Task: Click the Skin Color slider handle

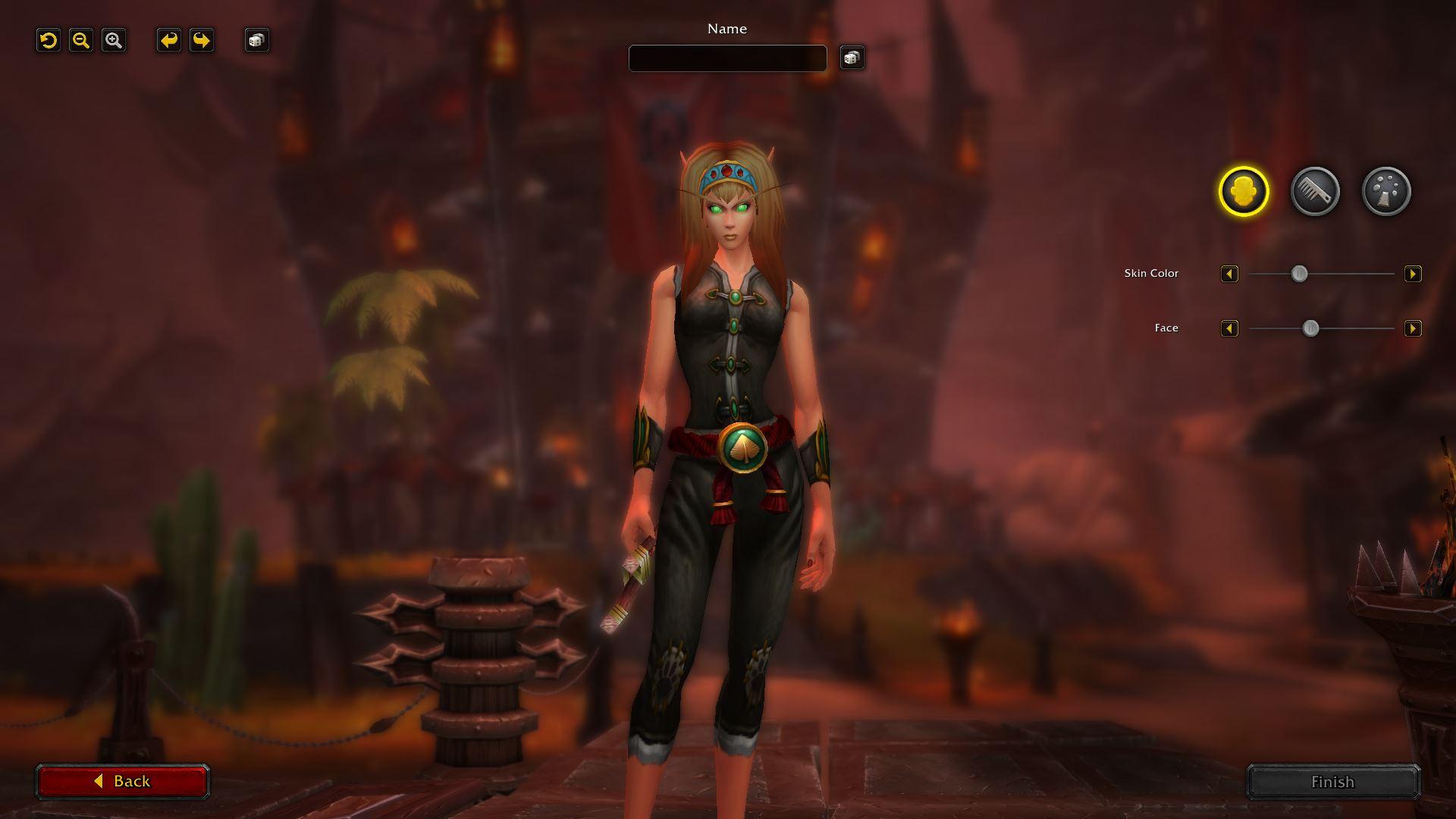Action: (1300, 274)
